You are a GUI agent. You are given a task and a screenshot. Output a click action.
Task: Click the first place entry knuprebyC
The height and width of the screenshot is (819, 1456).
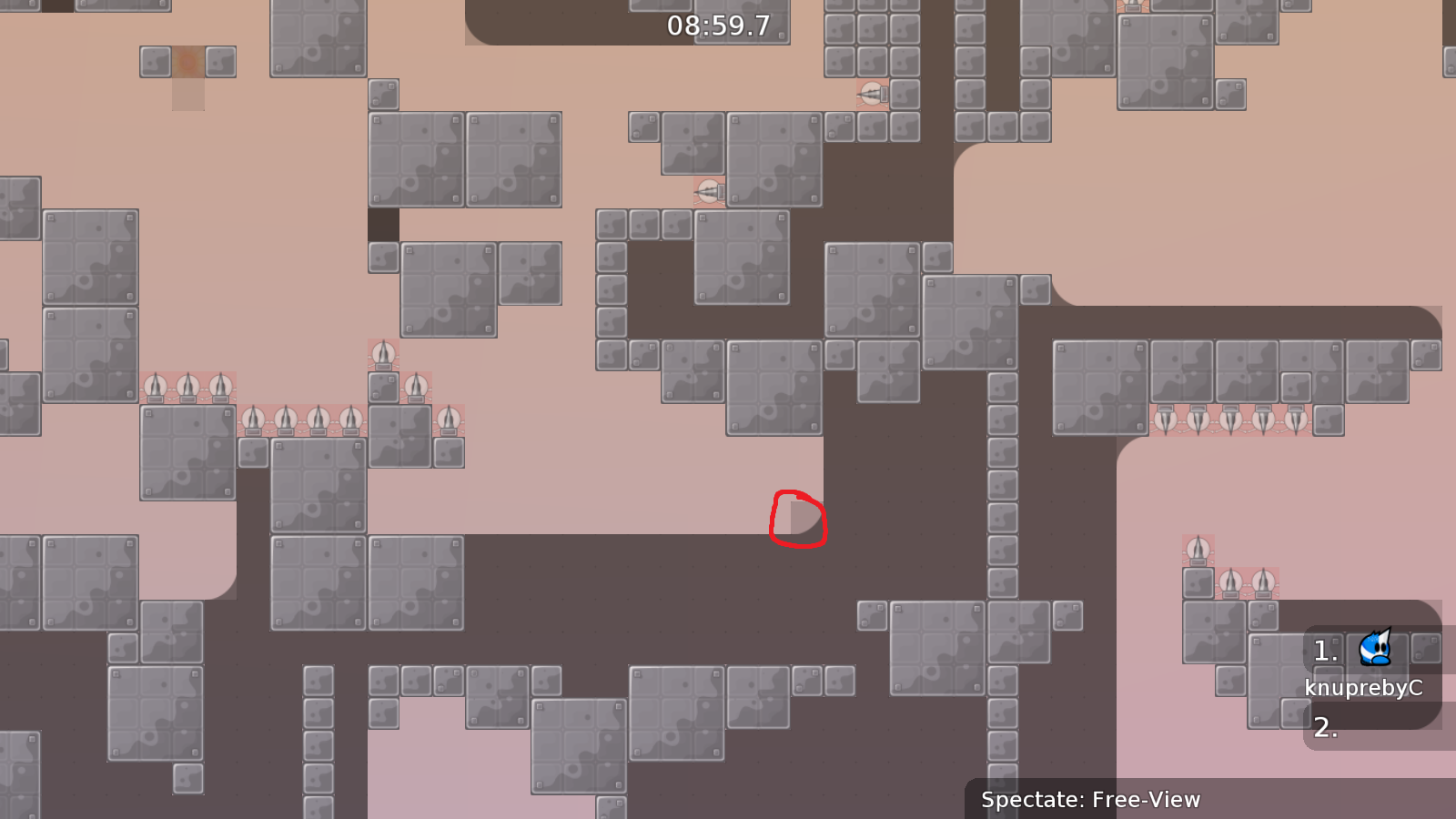tap(1365, 689)
